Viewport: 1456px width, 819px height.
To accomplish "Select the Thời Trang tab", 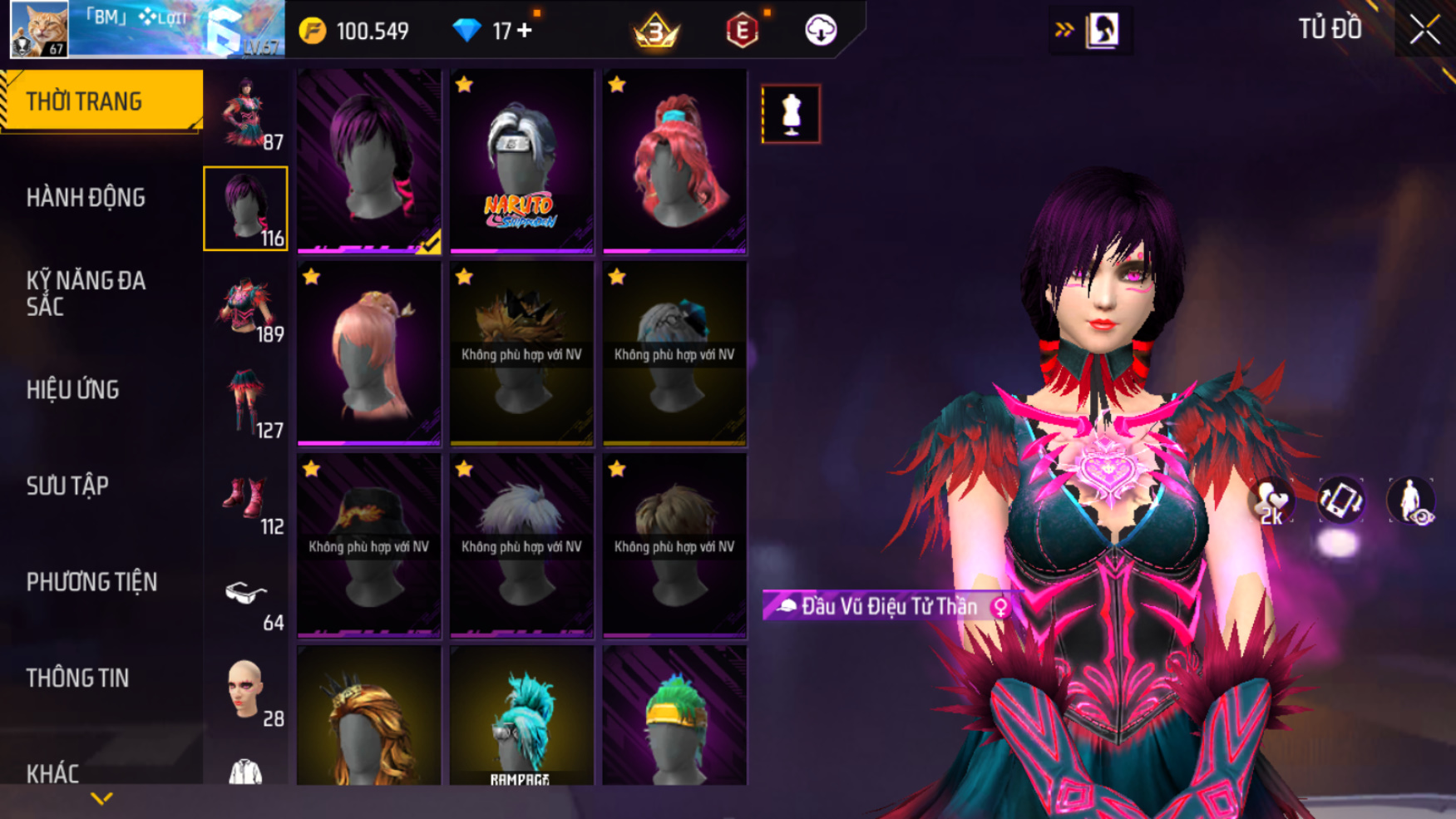I will click(x=101, y=101).
